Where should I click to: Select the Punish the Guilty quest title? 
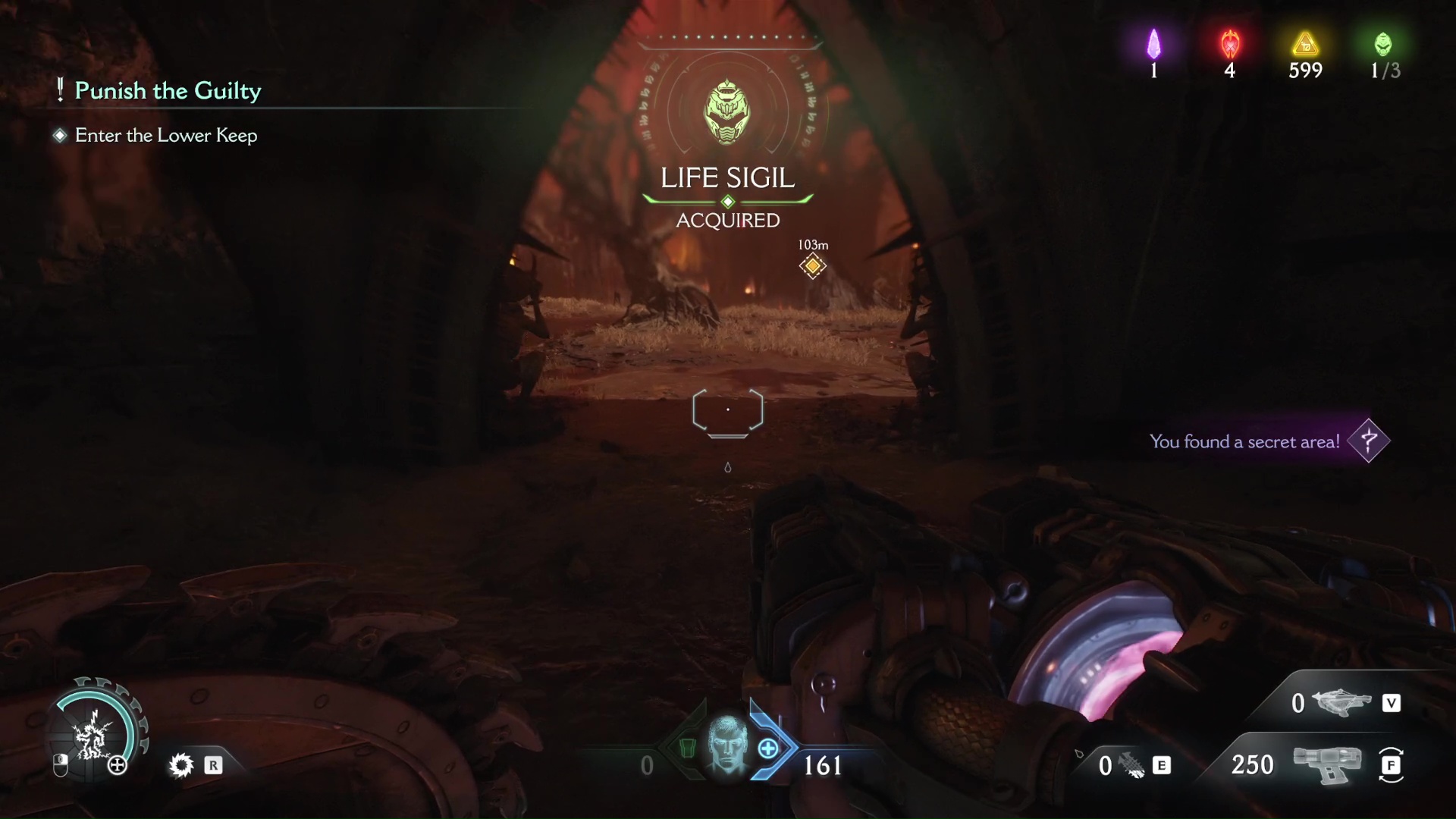(x=168, y=91)
